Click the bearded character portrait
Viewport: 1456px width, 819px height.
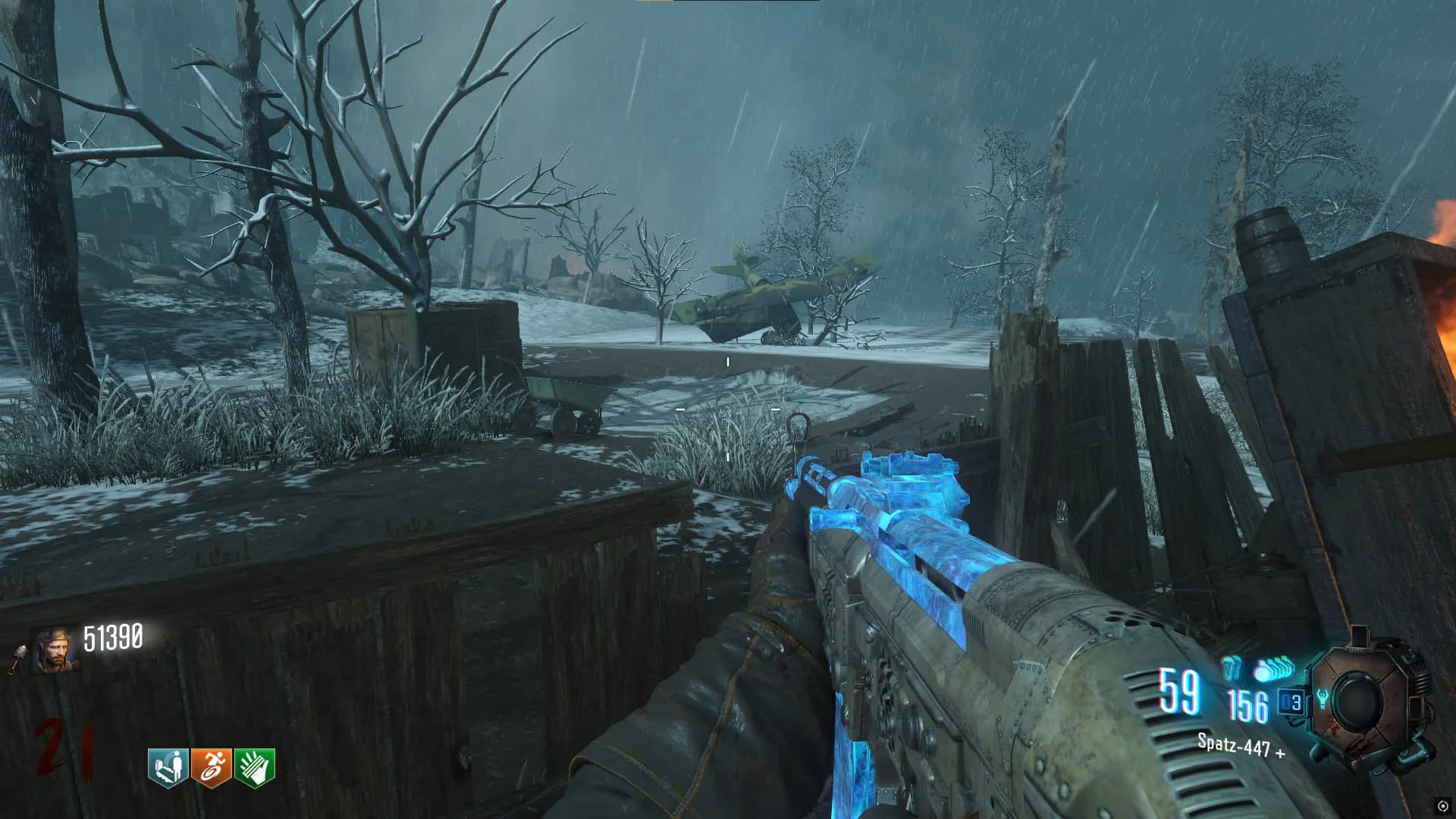point(55,650)
